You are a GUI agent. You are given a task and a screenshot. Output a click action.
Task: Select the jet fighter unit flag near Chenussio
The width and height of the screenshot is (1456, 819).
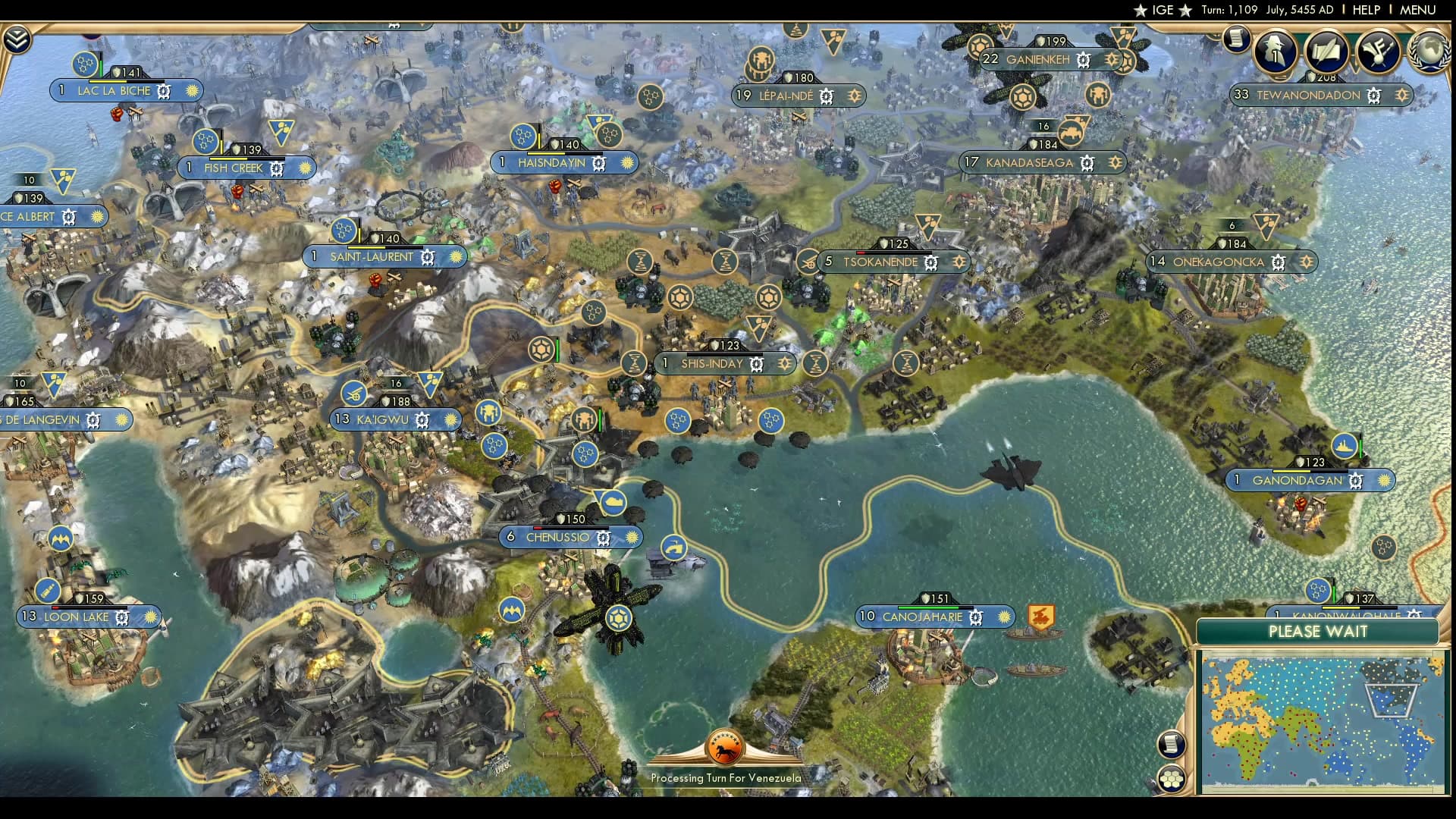coord(618,617)
